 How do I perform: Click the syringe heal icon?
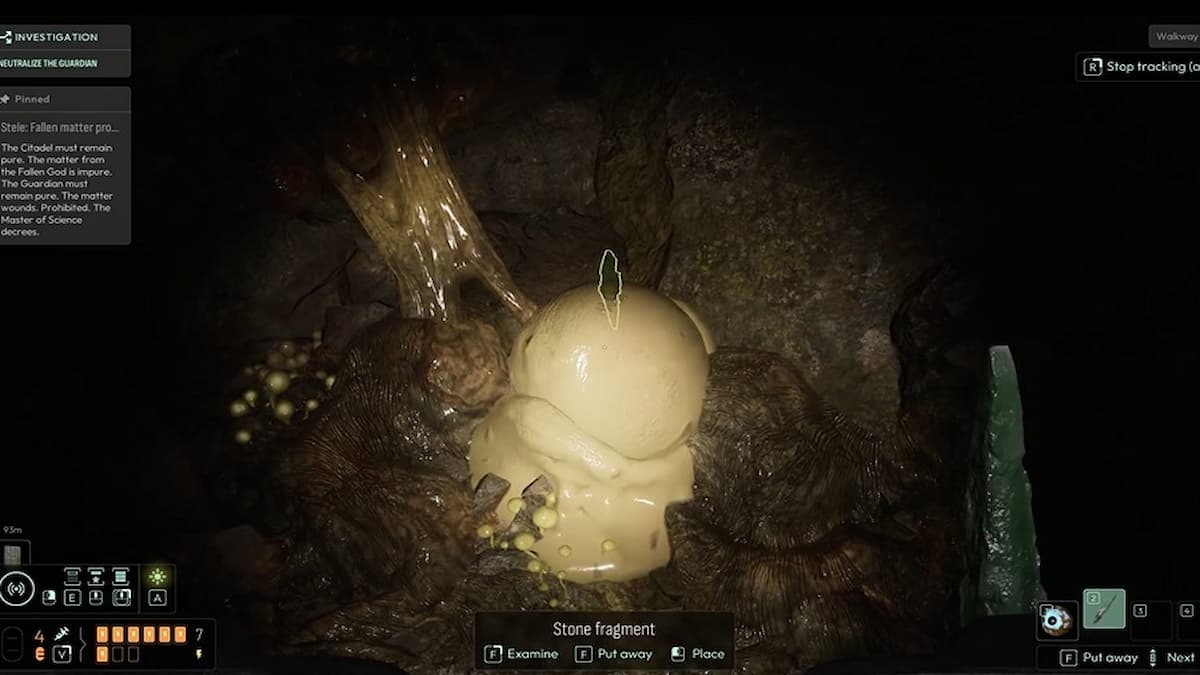click(x=62, y=634)
